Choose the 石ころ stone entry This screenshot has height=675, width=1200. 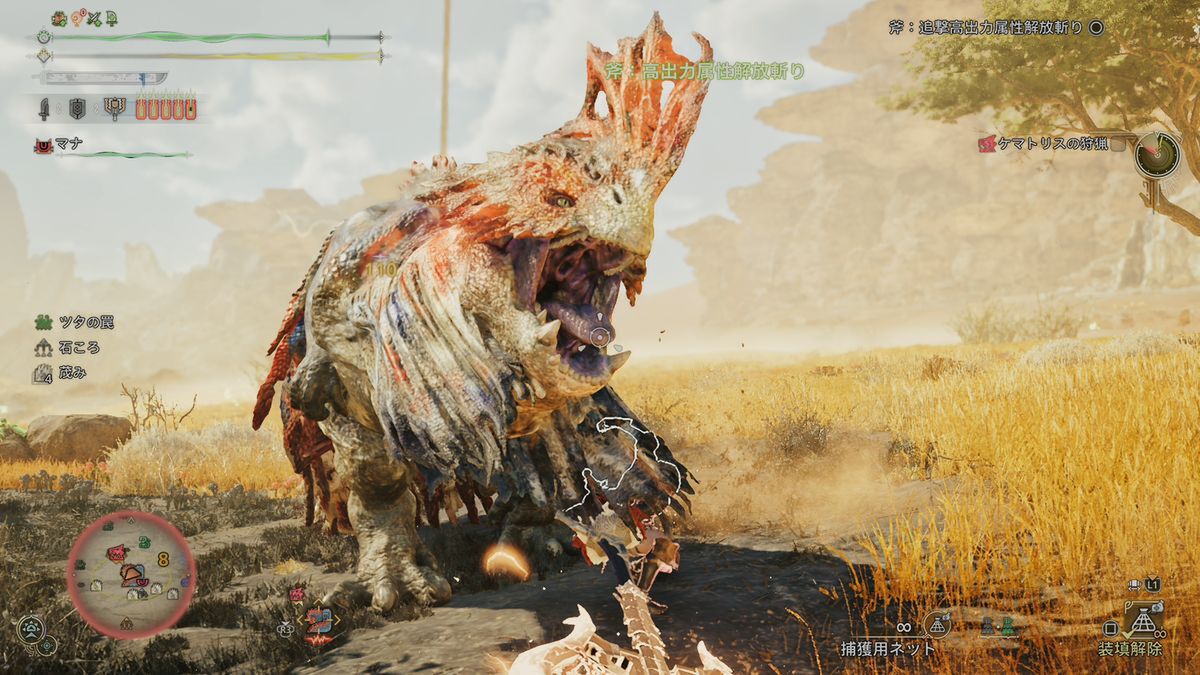coord(43,348)
